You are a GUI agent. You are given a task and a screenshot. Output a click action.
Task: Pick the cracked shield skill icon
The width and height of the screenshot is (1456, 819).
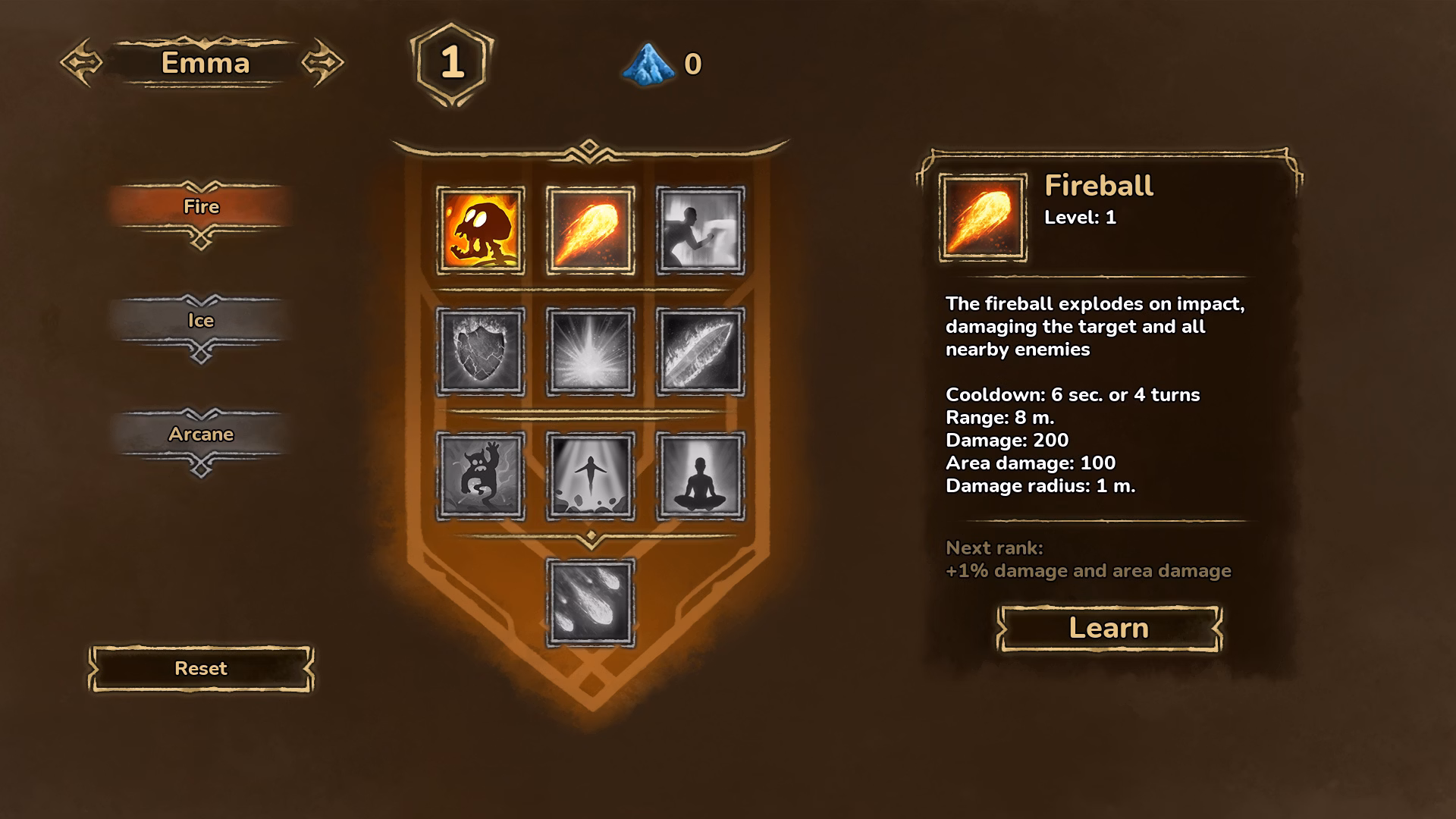[x=480, y=352]
